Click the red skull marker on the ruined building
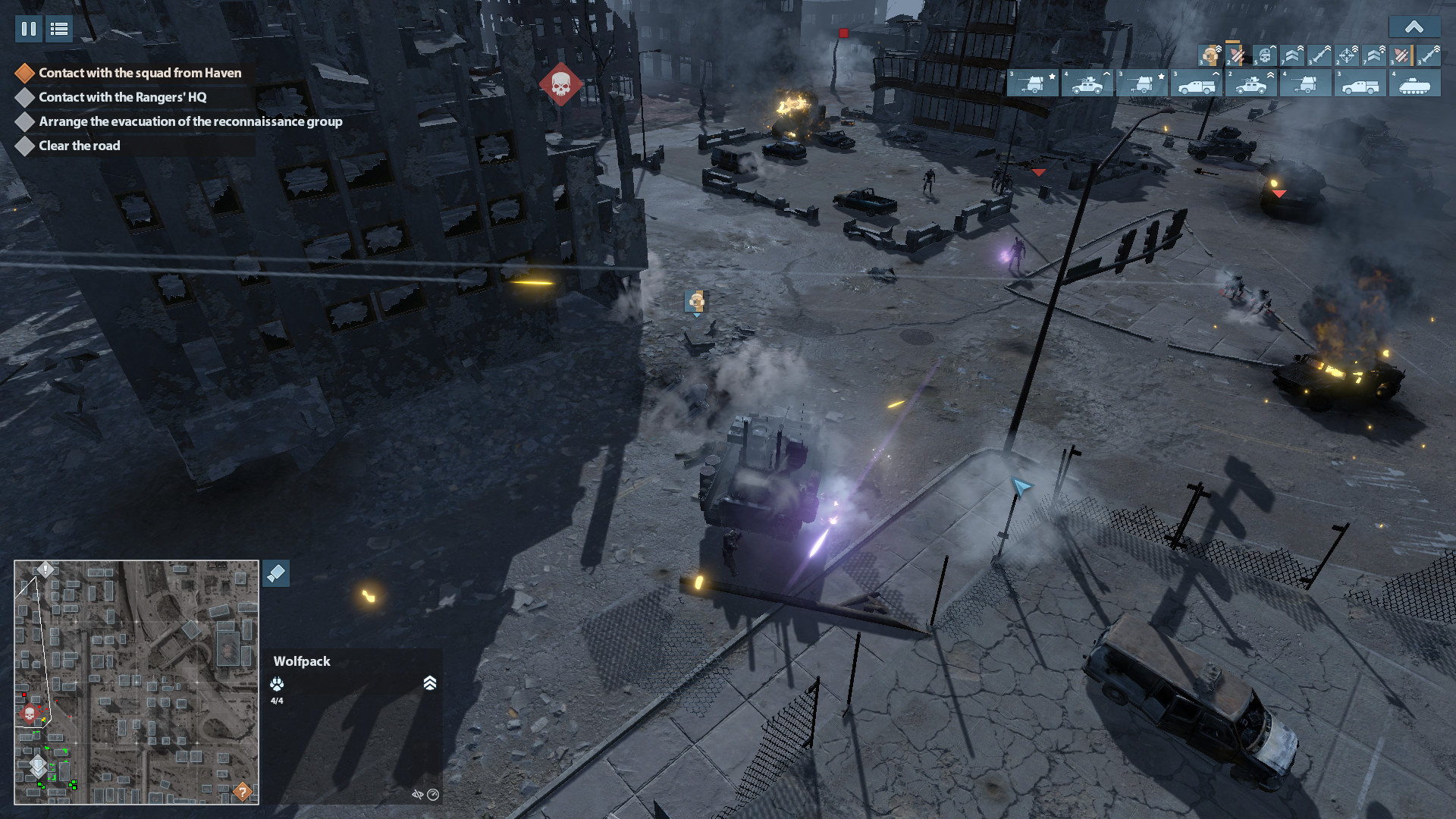This screenshot has height=819, width=1456. 561,83
